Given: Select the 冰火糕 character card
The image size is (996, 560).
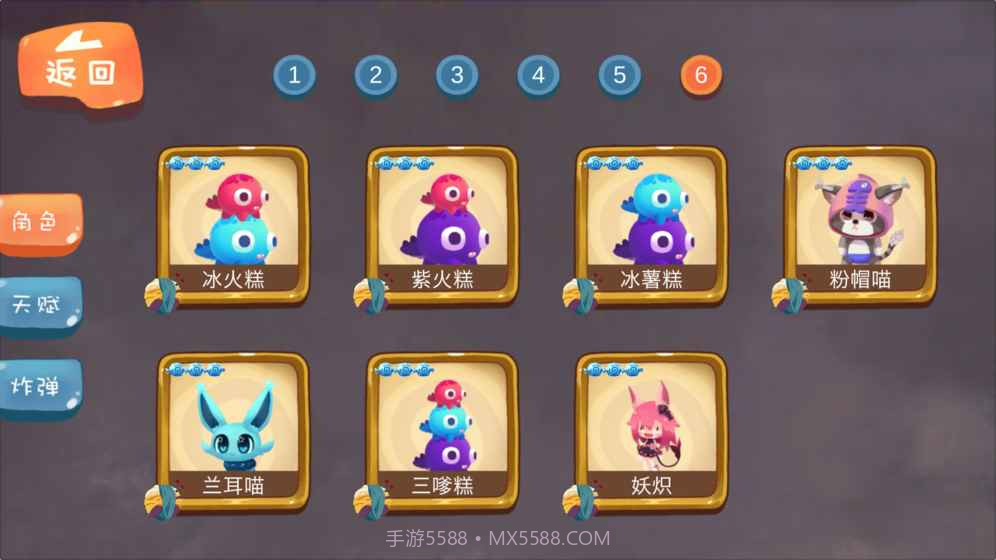Looking at the screenshot, I should pyautogui.click(x=233, y=225).
